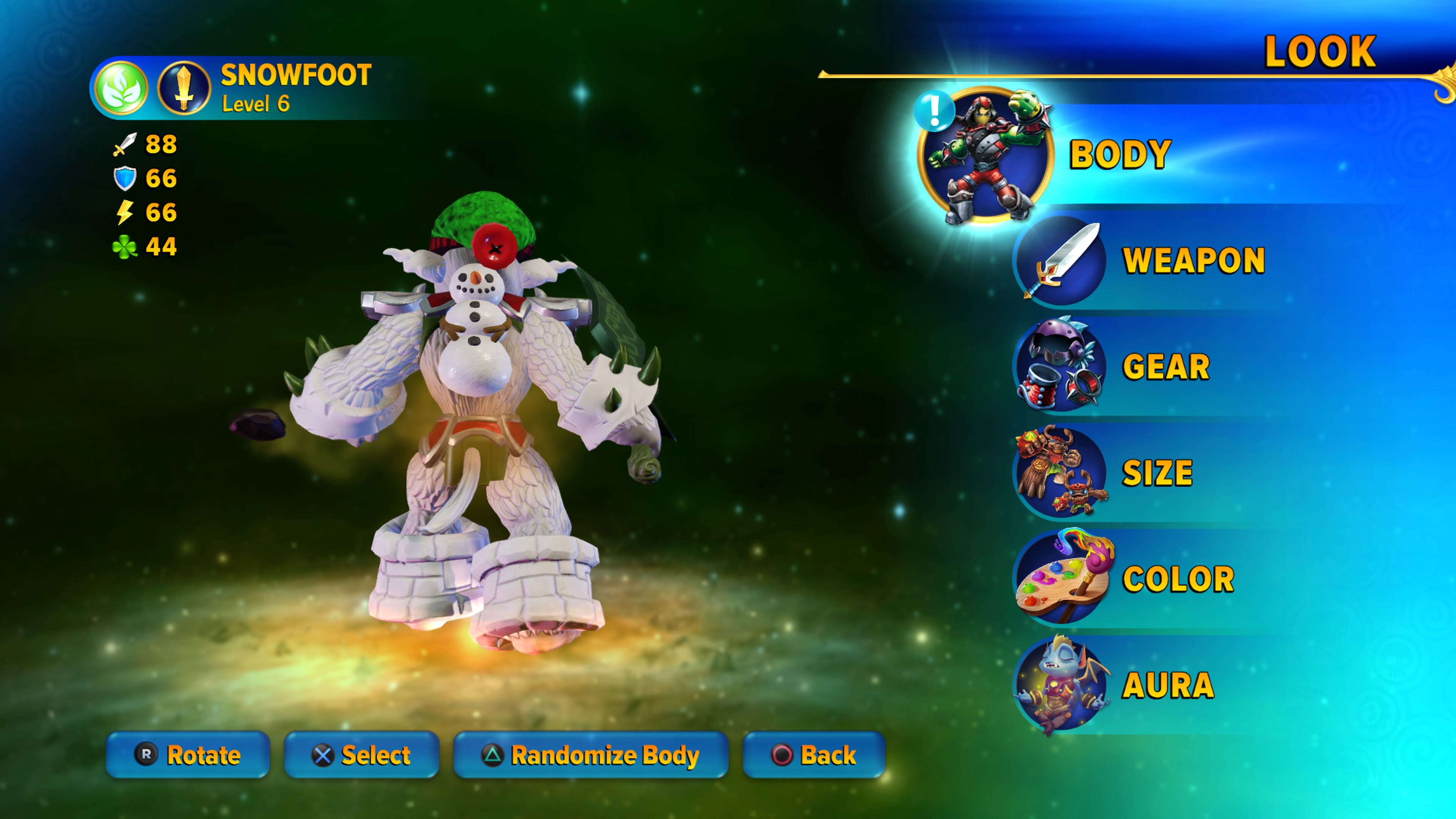Click the Select button

(x=361, y=755)
